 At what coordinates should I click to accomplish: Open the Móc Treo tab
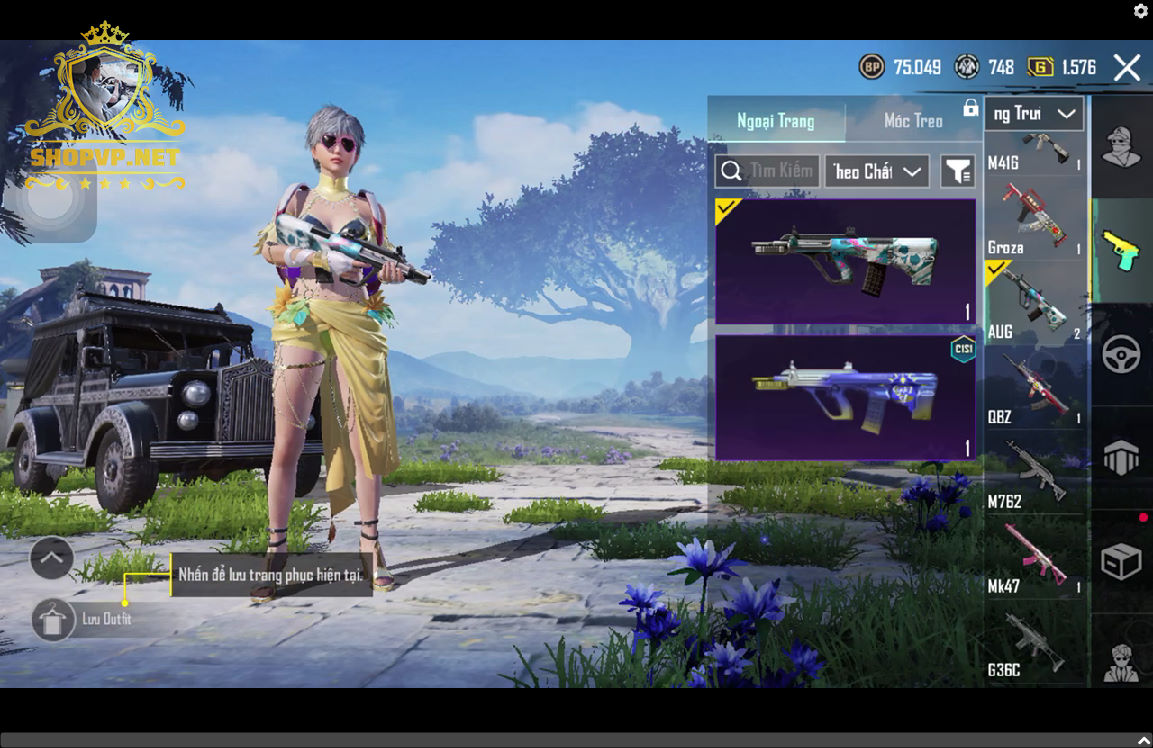click(913, 121)
